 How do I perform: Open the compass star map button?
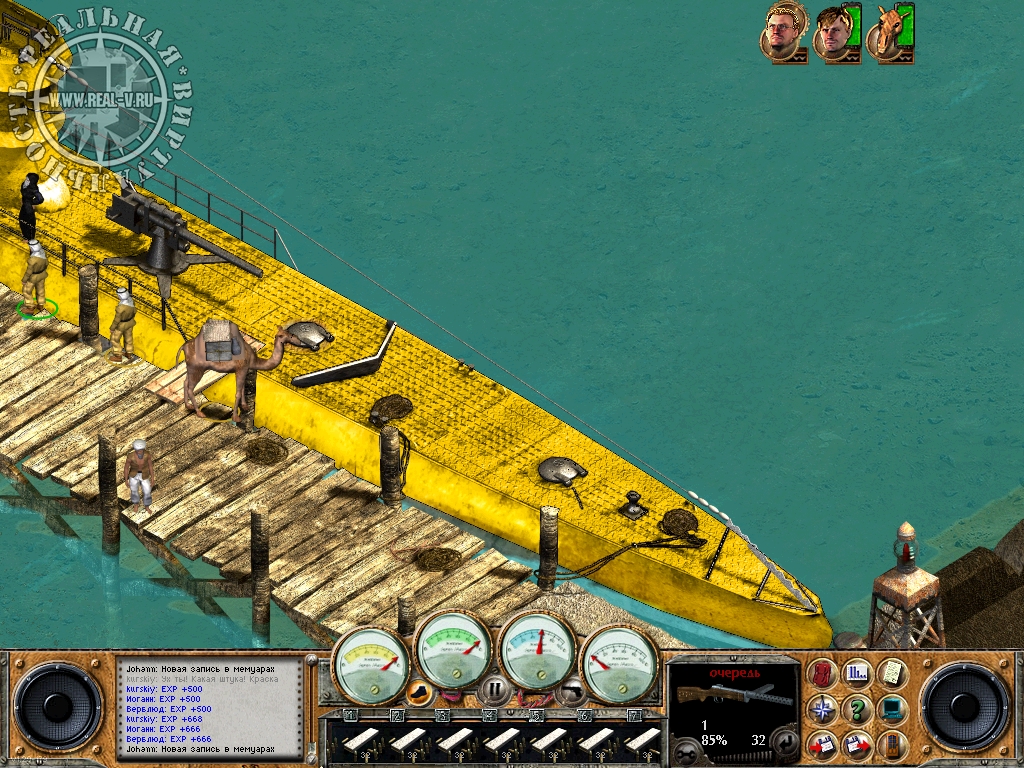(x=824, y=710)
